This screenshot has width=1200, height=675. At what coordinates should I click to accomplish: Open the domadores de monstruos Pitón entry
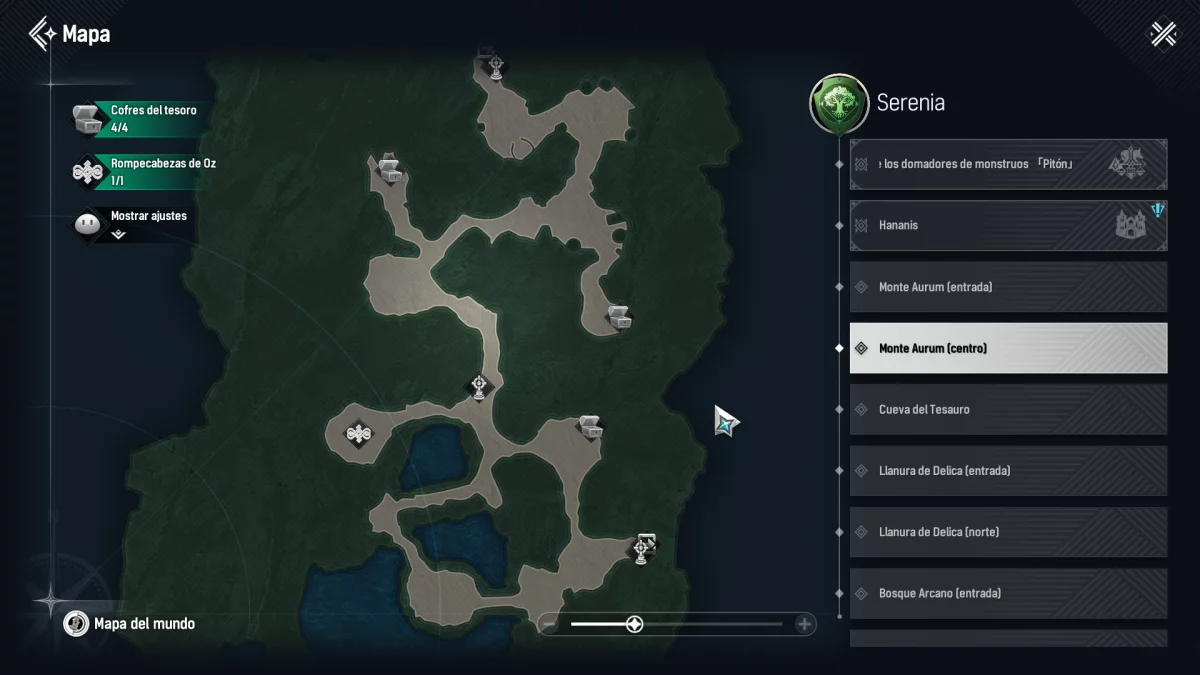pyautogui.click(x=1008, y=164)
